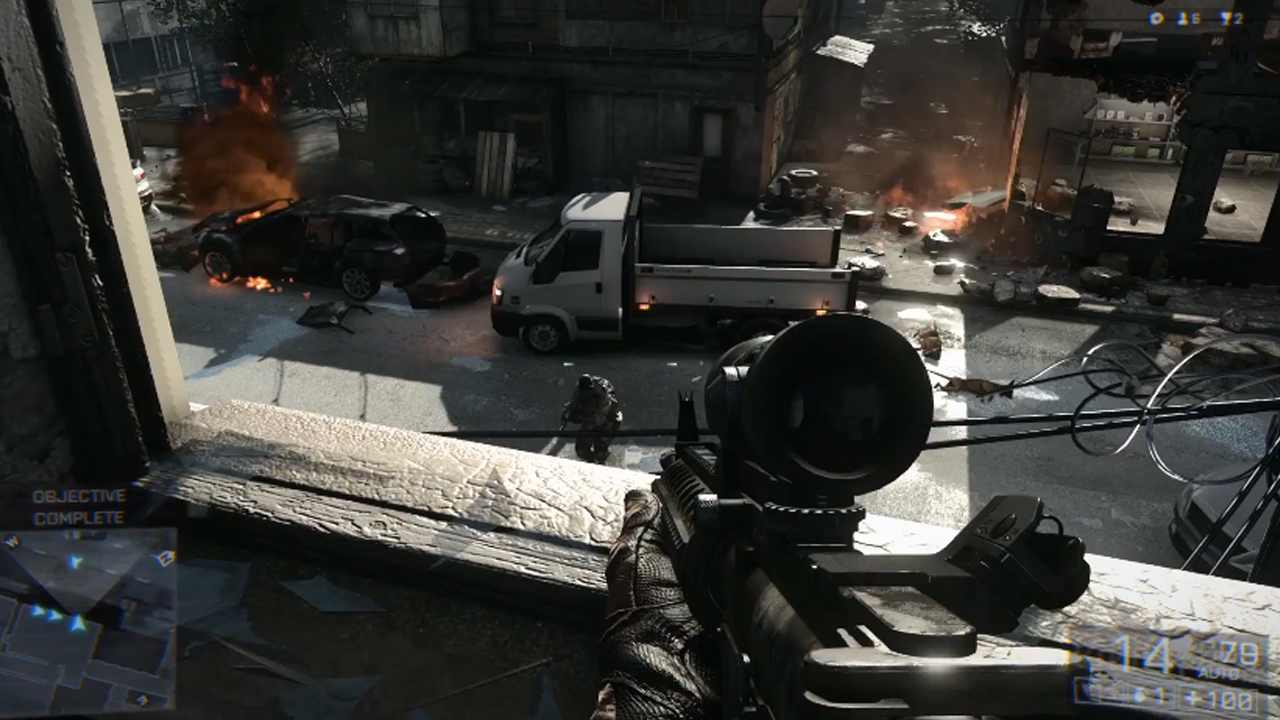Viewport: 1280px width, 720px height.
Task: Click the player arrow at the minimap center
Action: pyautogui.click(x=78, y=623)
